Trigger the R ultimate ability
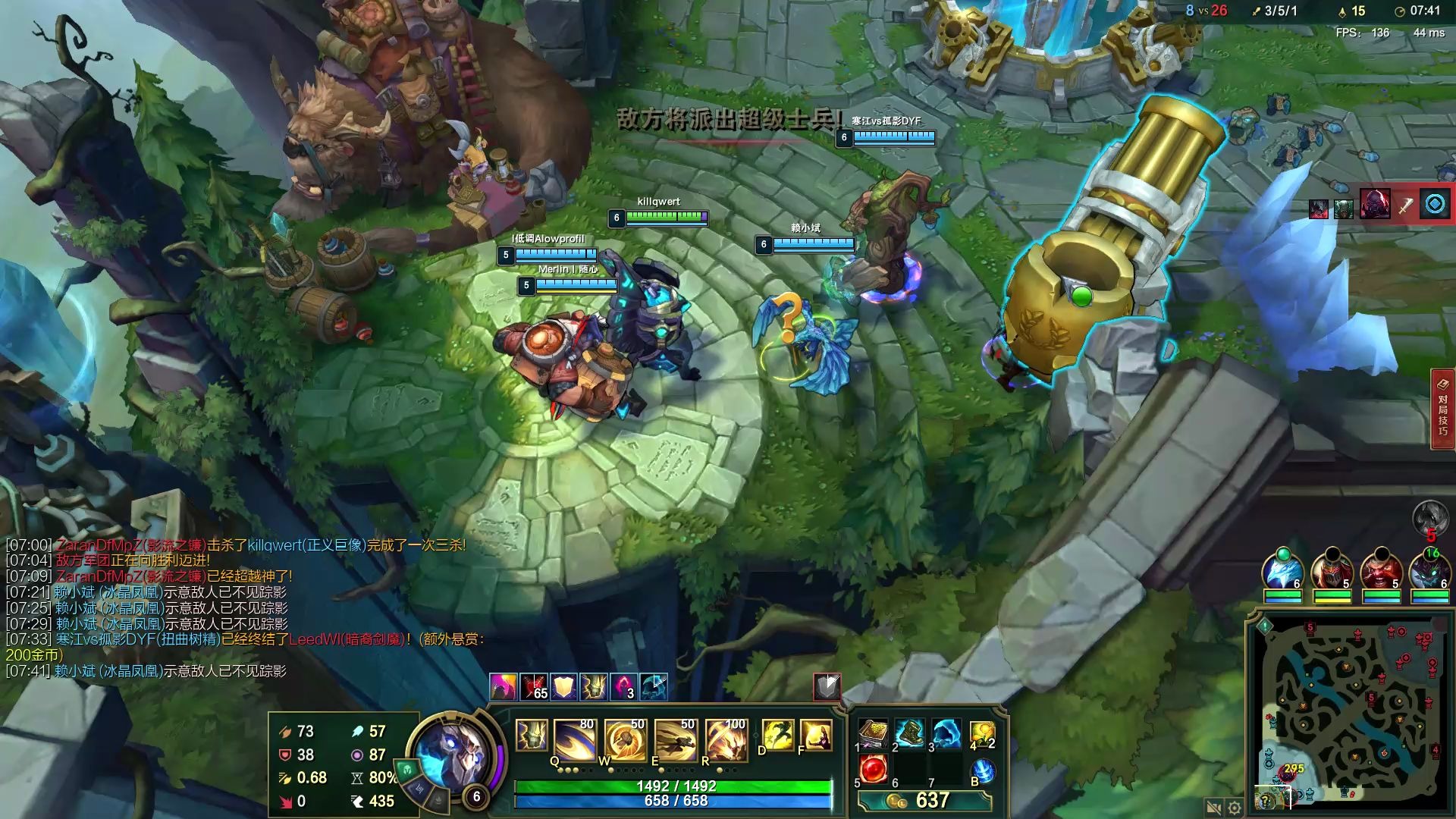This screenshot has height=819, width=1456. tap(726, 739)
